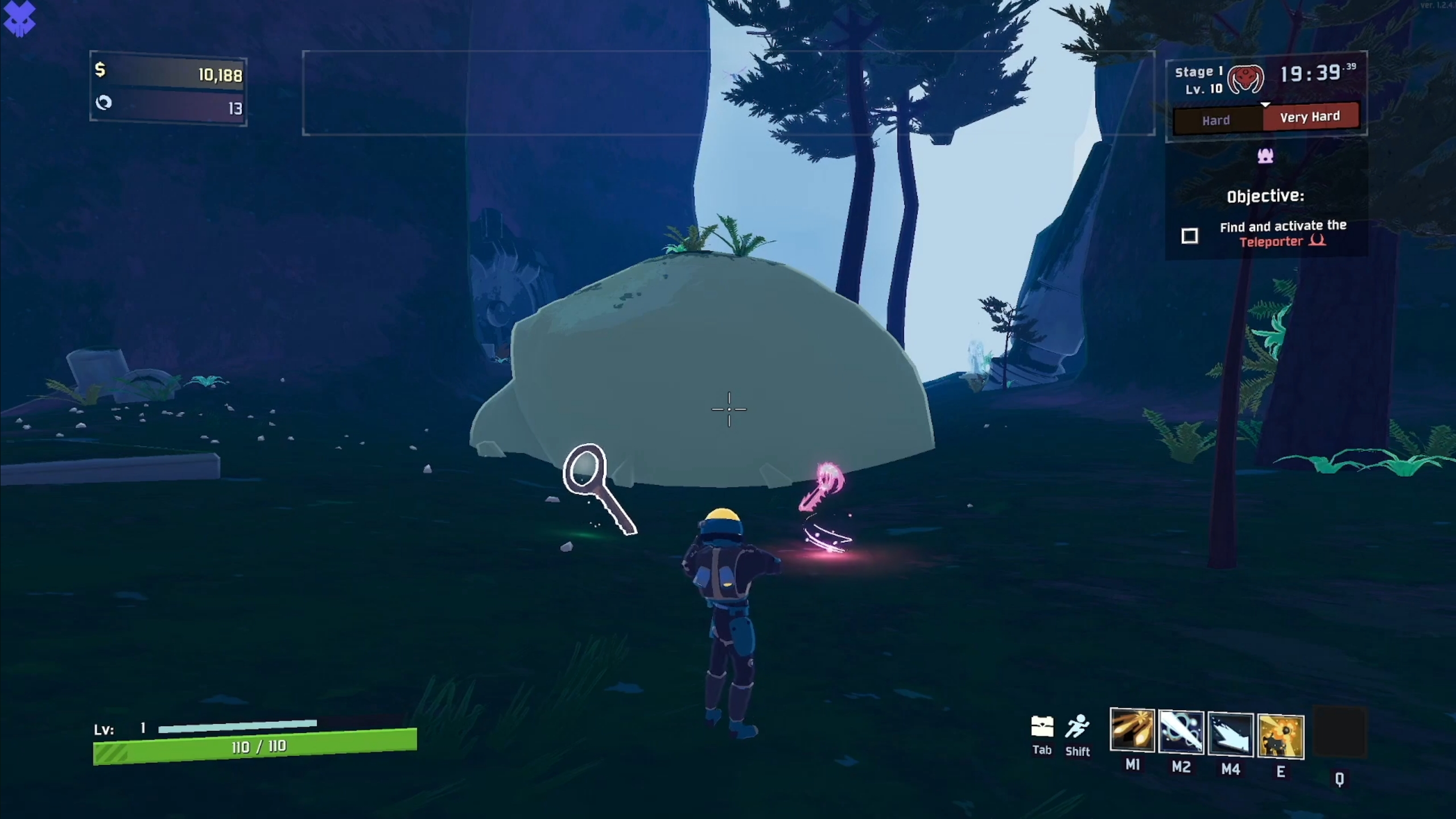Tick the objective checkbox beside Teleporter
The height and width of the screenshot is (819, 1456).
(1189, 236)
